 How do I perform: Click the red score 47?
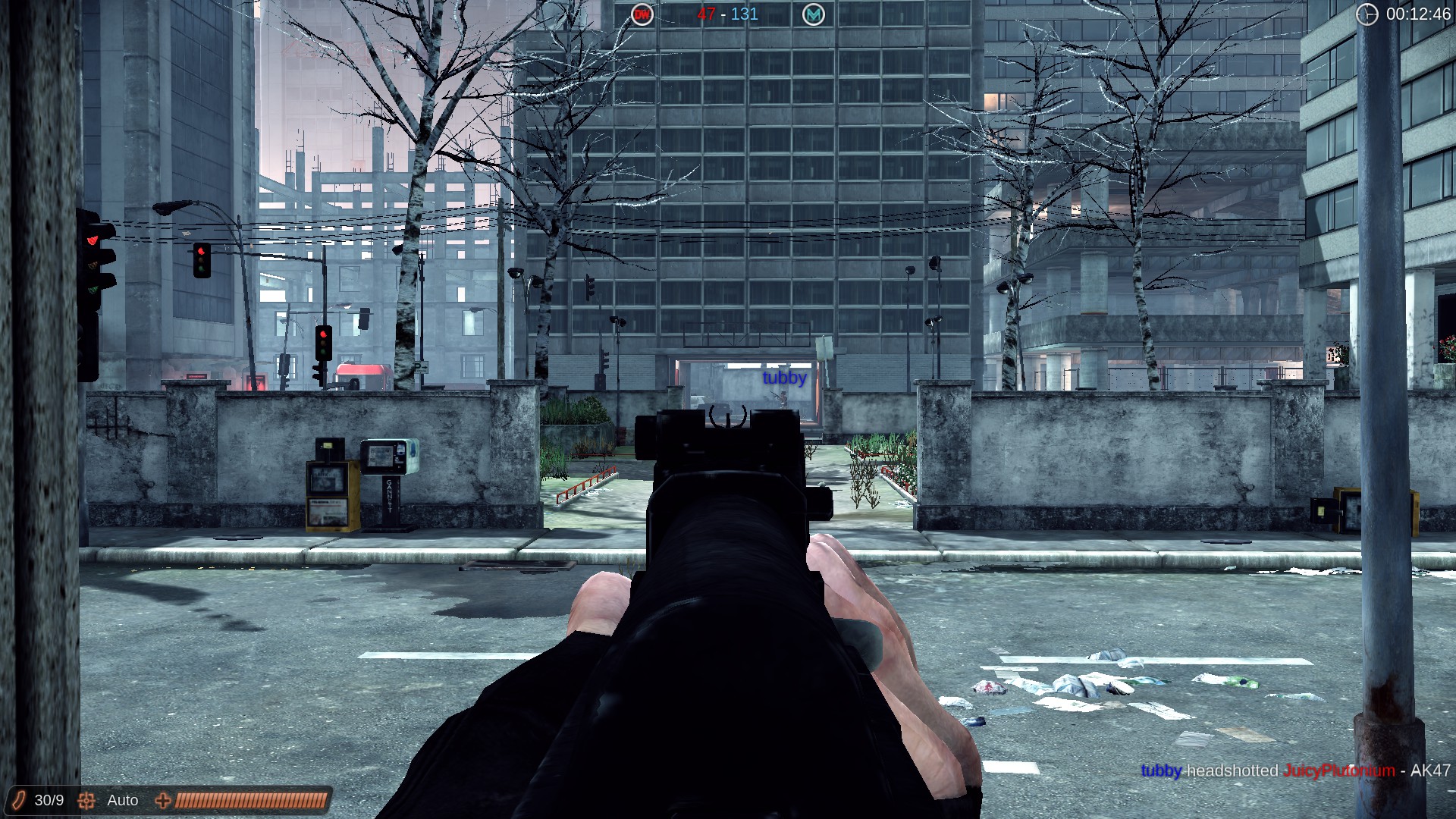[704, 14]
